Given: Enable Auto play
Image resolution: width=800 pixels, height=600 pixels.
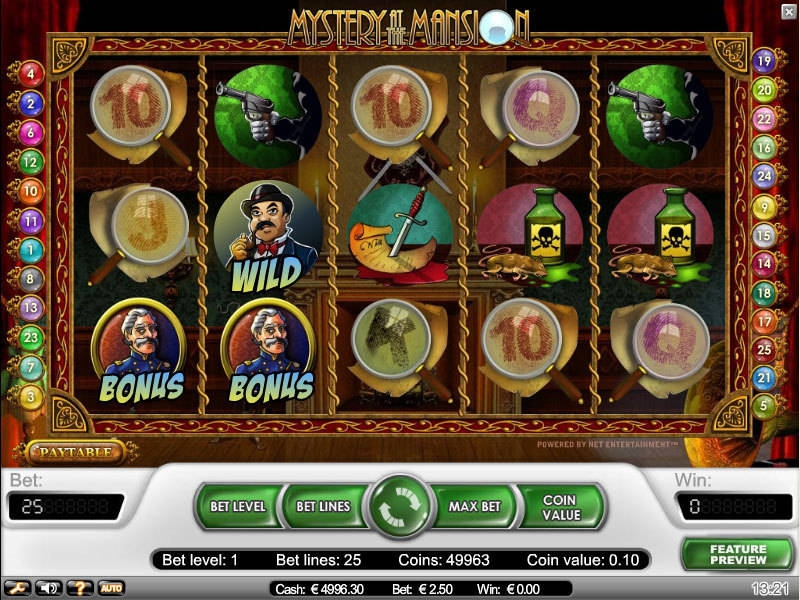Looking at the screenshot, I should tap(110, 588).
